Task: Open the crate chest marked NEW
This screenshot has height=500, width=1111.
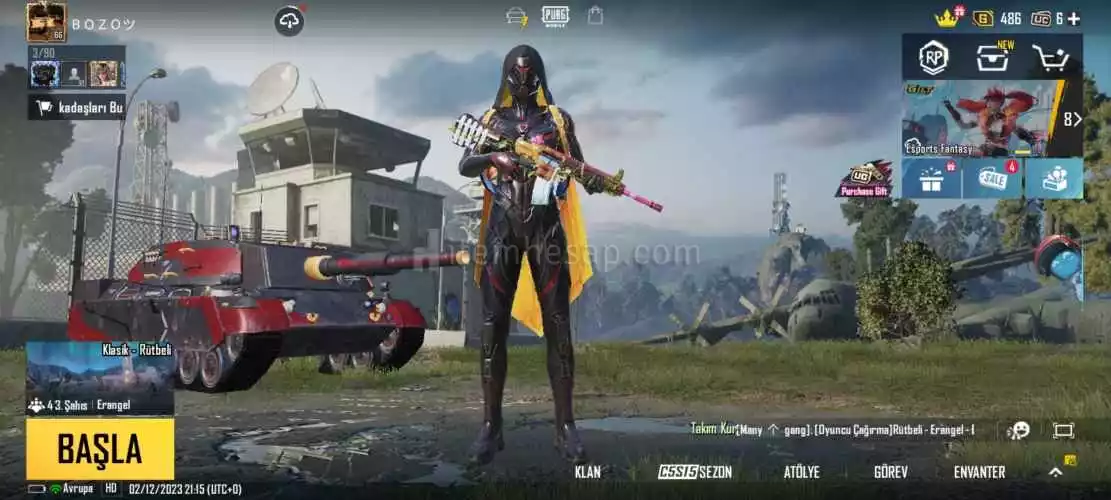Action: point(993,57)
